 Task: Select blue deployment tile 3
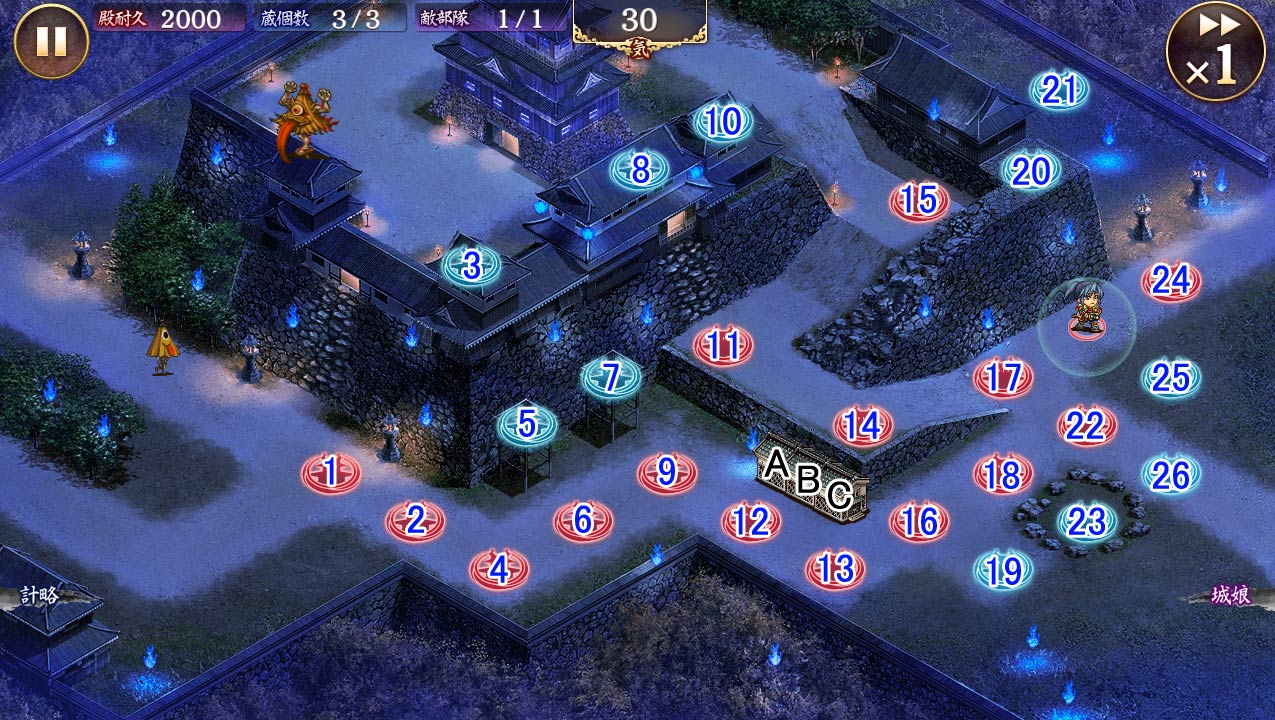471,266
